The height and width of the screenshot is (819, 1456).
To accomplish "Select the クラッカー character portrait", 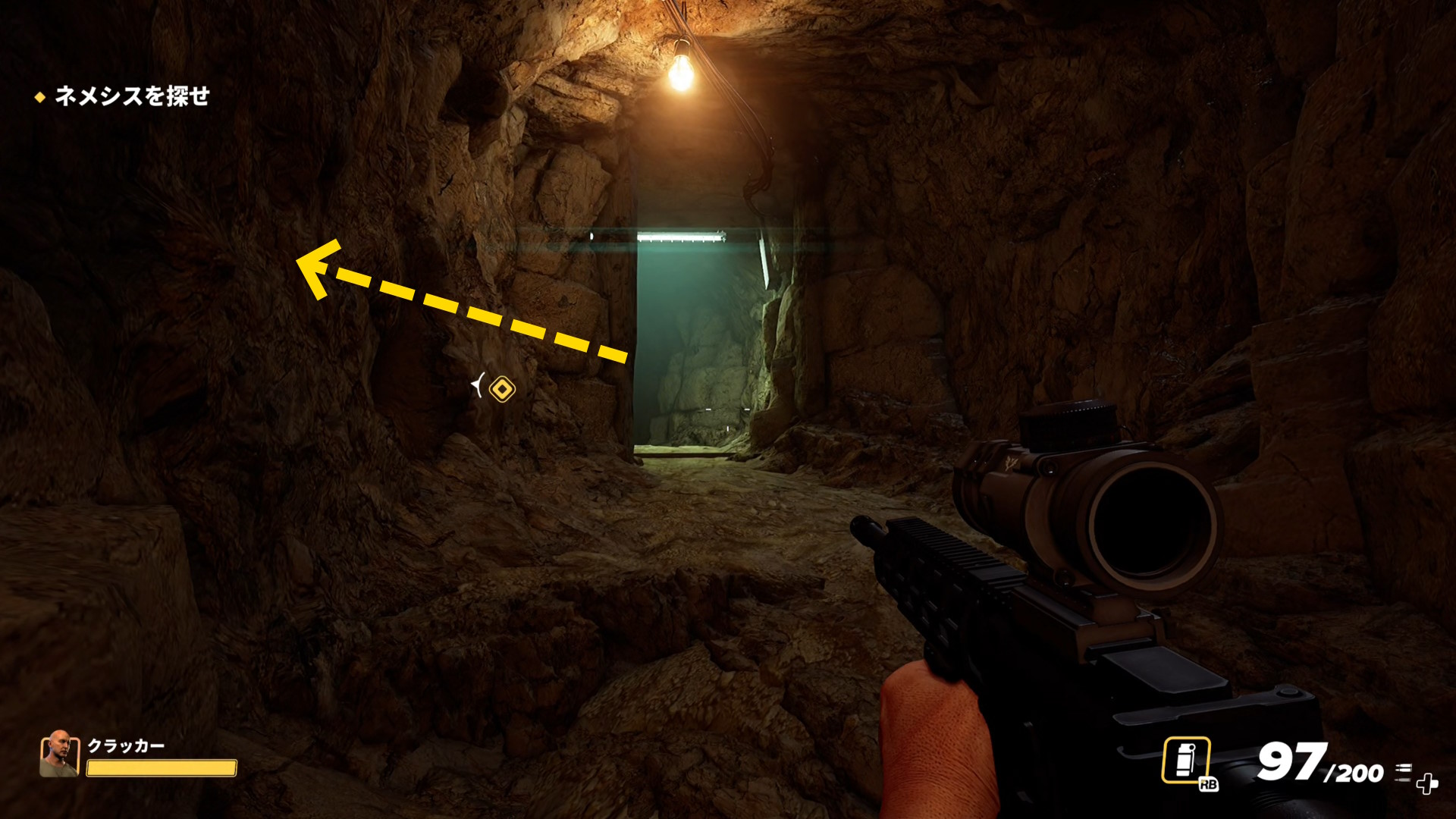I will click(59, 754).
